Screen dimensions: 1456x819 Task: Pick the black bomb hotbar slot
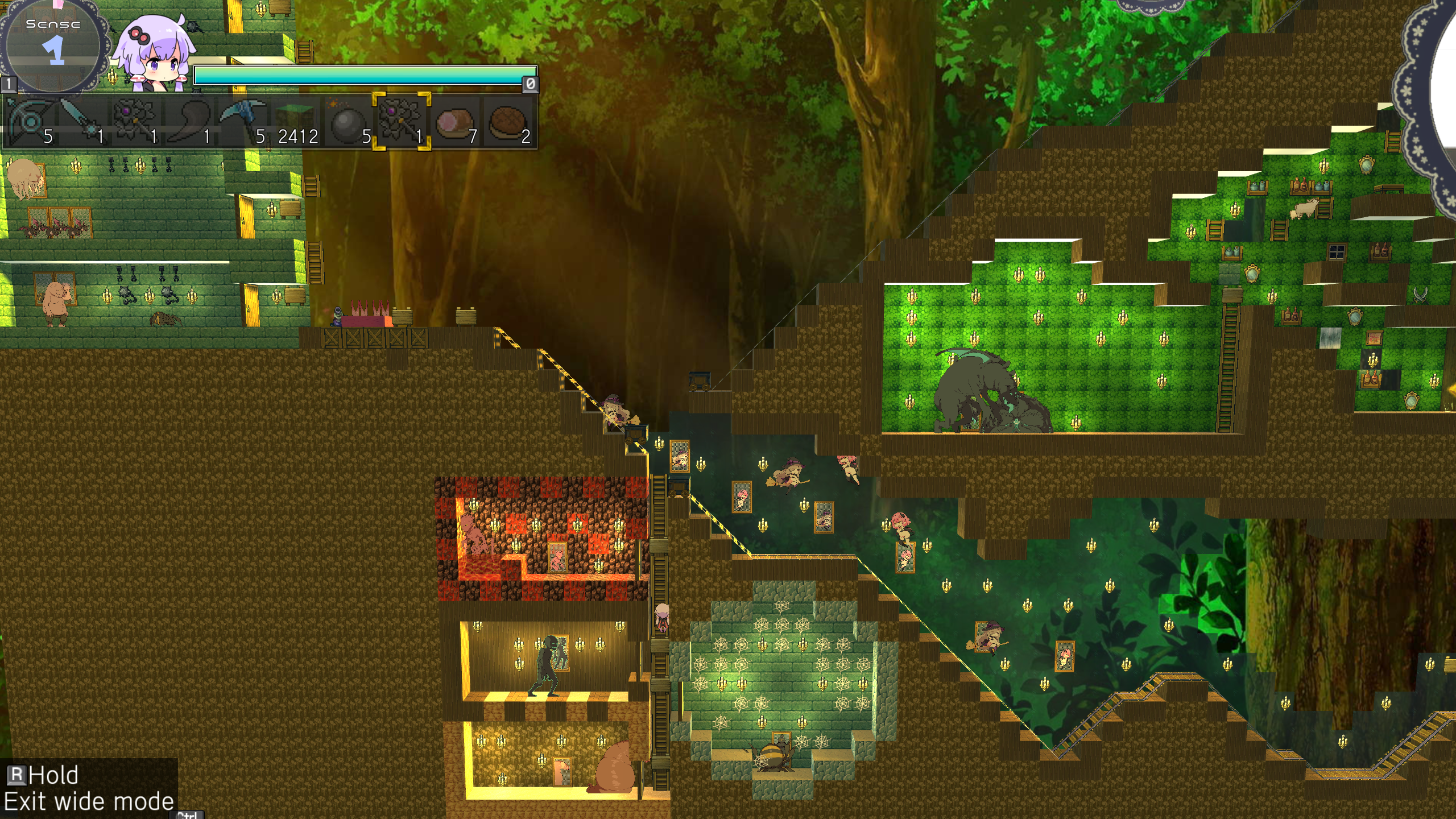[x=348, y=122]
